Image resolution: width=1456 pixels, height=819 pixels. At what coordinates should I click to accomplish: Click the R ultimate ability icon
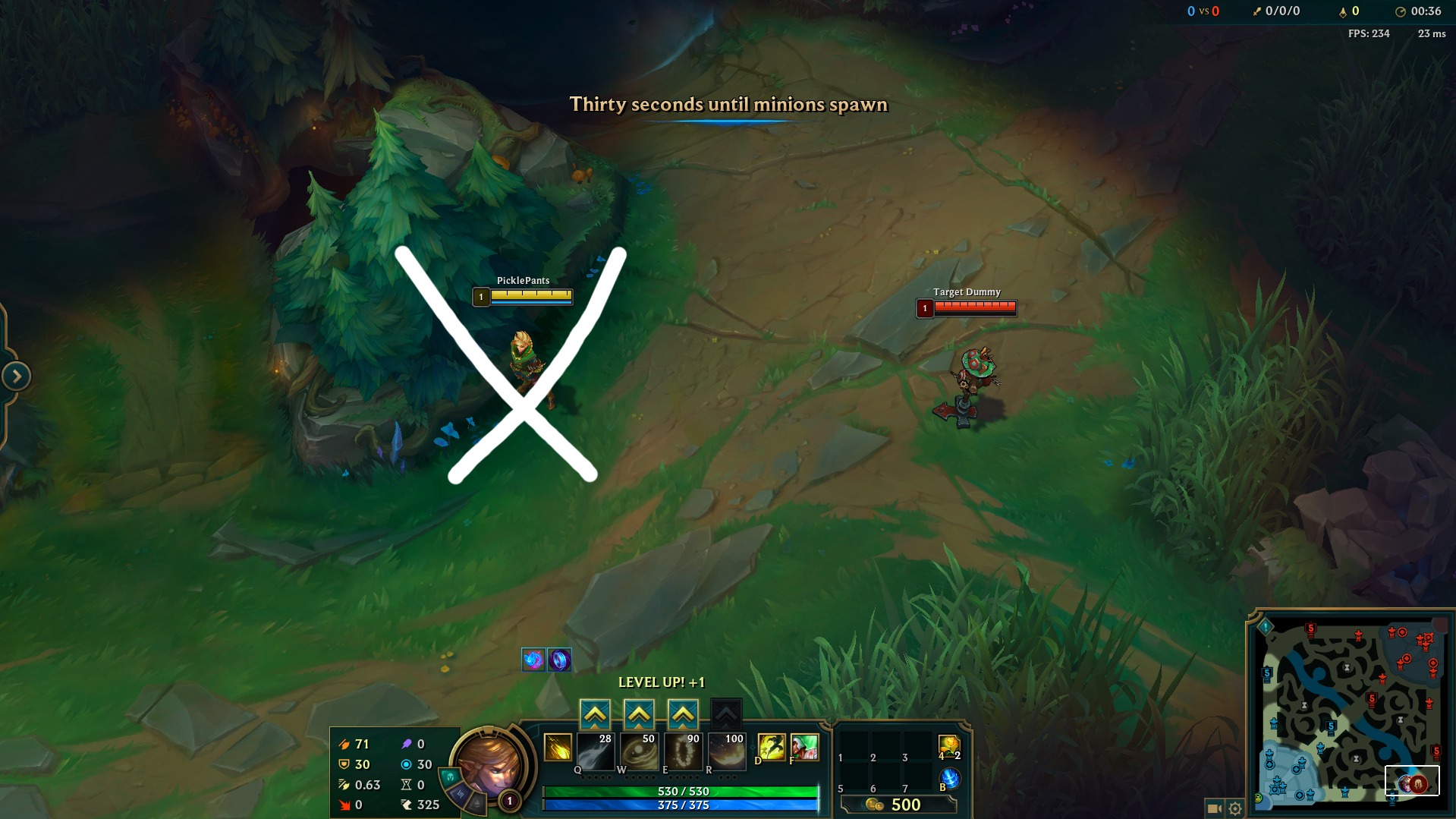(728, 751)
